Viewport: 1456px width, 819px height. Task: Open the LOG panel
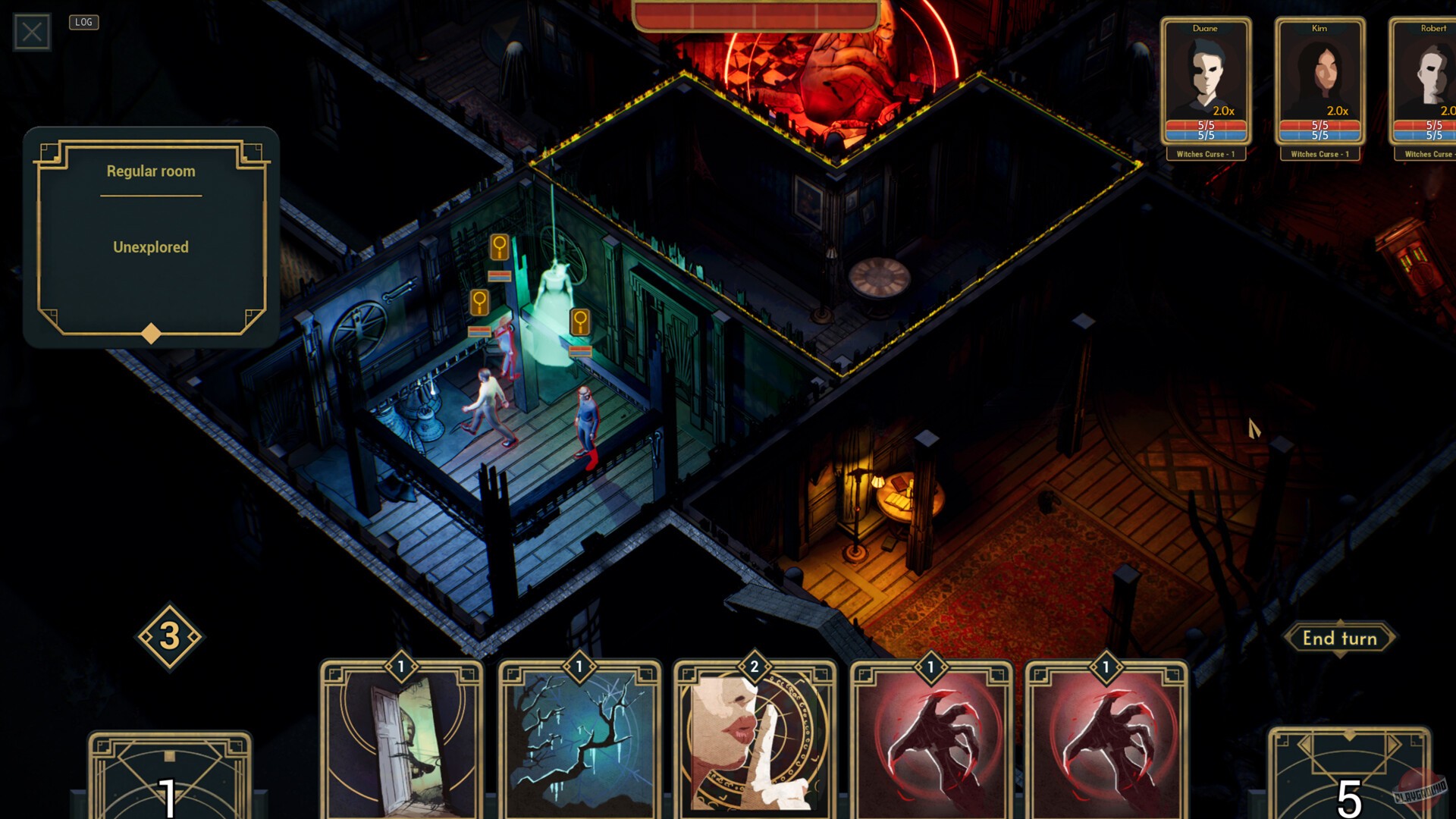coord(83,22)
